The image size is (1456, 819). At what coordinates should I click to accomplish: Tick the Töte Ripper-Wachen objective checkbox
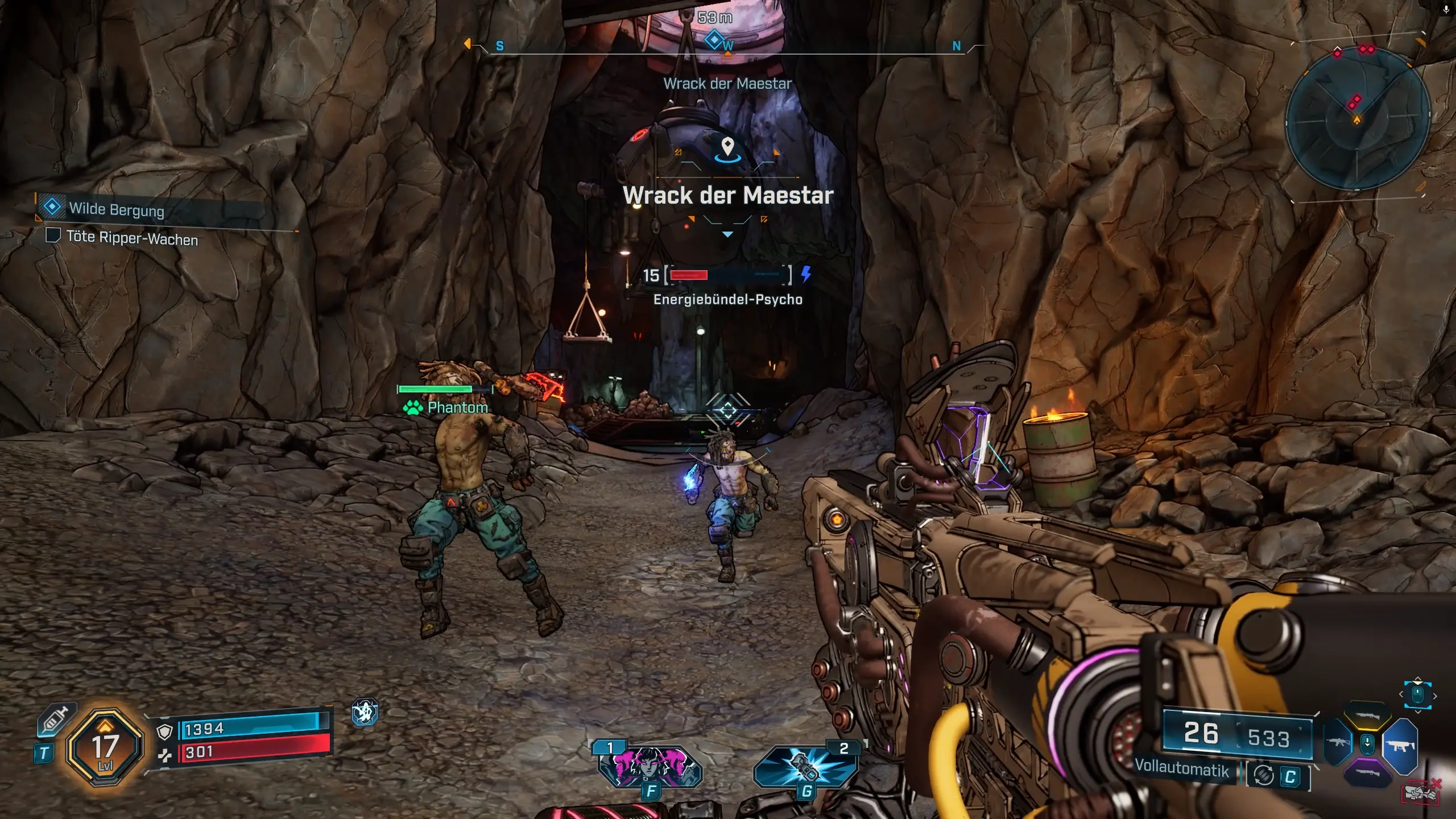[53, 235]
